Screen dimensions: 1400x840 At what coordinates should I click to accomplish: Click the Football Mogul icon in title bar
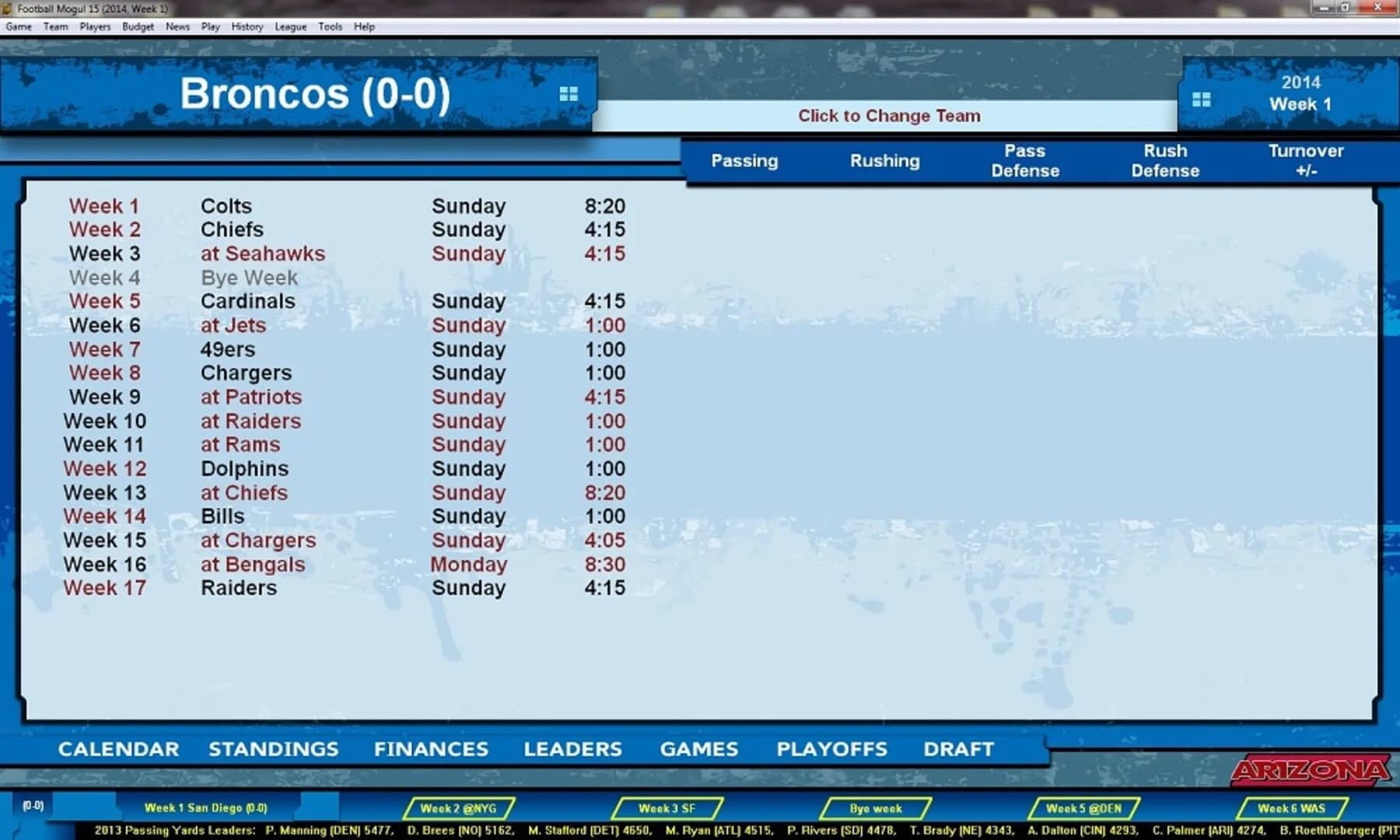[x=8, y=9]
